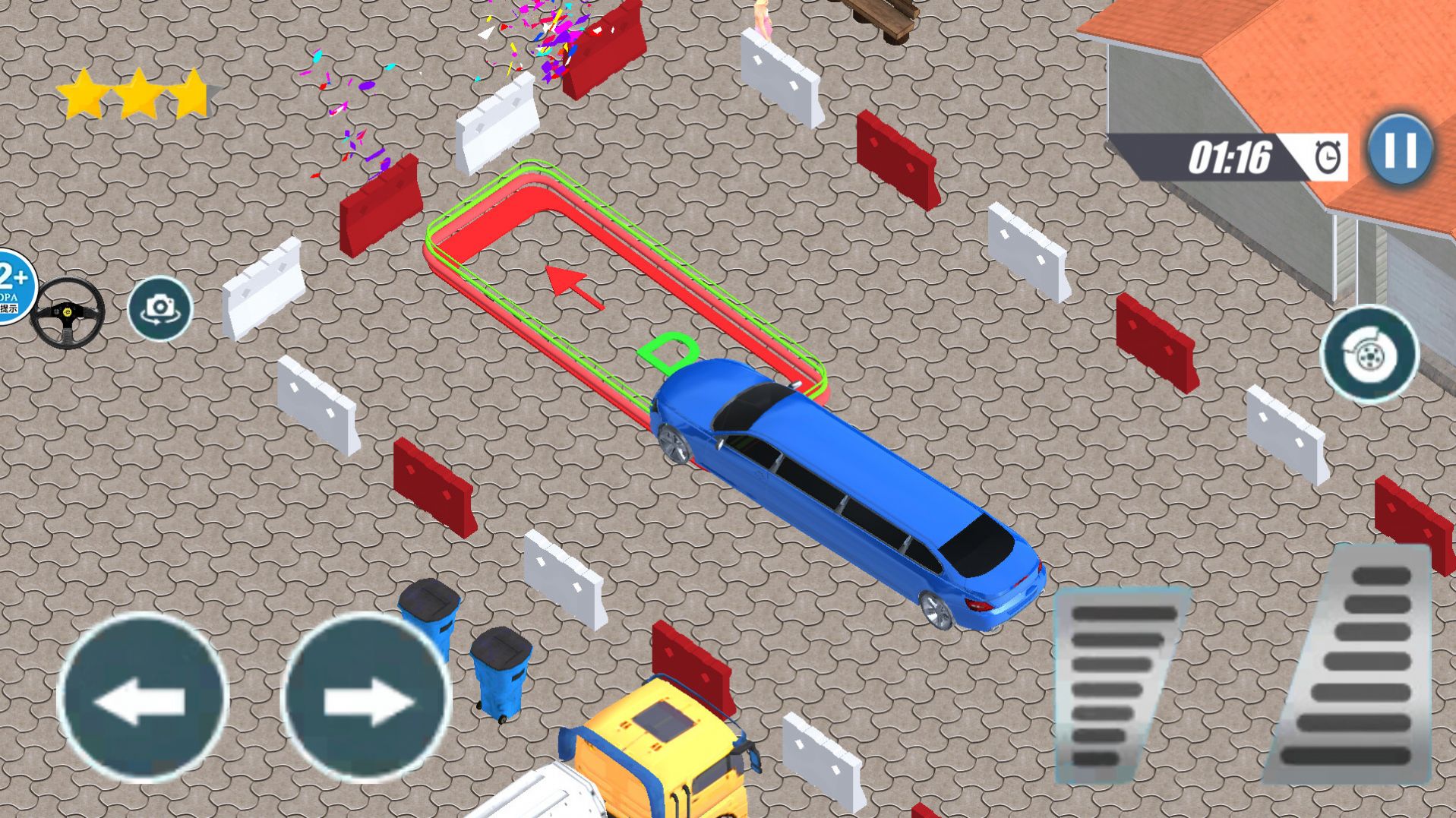Switch camera view with the camera icon
The width and height of the screenshot is (1456, 818).
click(159, 308)
